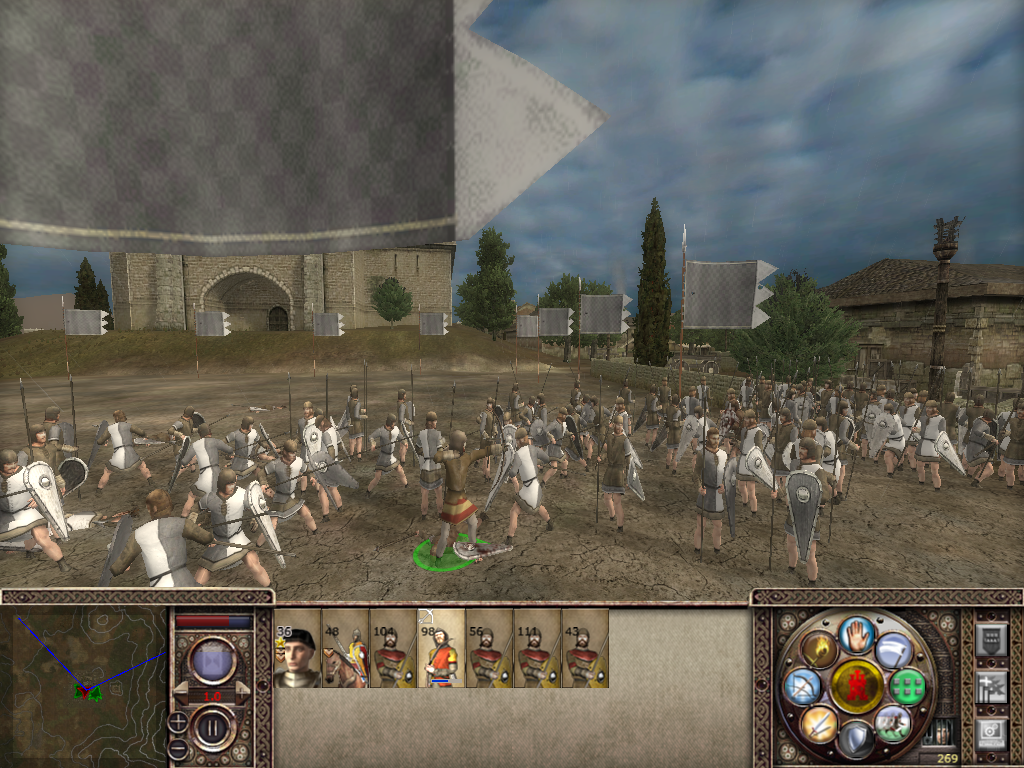Choose the unit card showing 43 men

click(x=585, y=649)
